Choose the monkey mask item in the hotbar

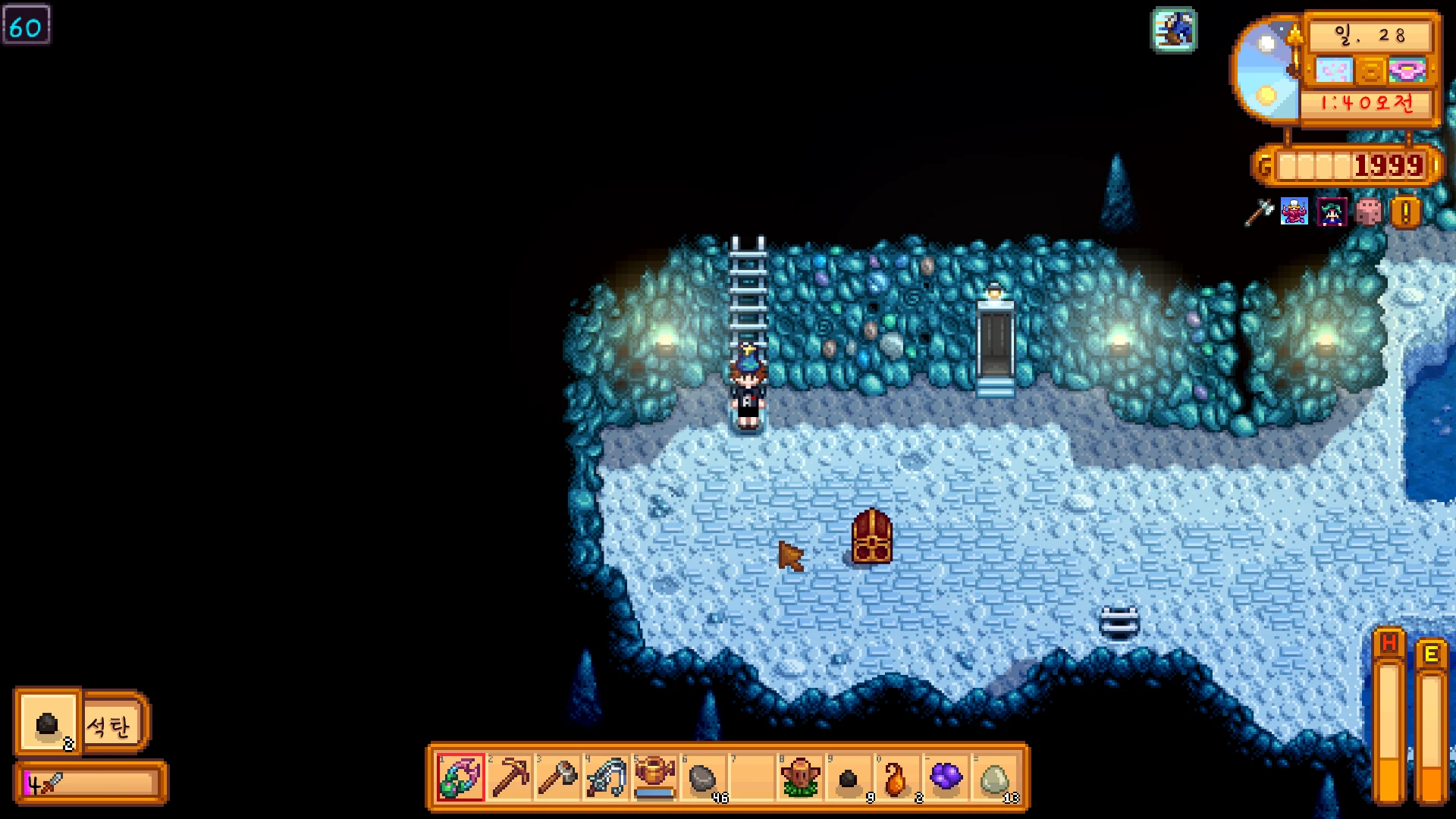click(800, 777)
